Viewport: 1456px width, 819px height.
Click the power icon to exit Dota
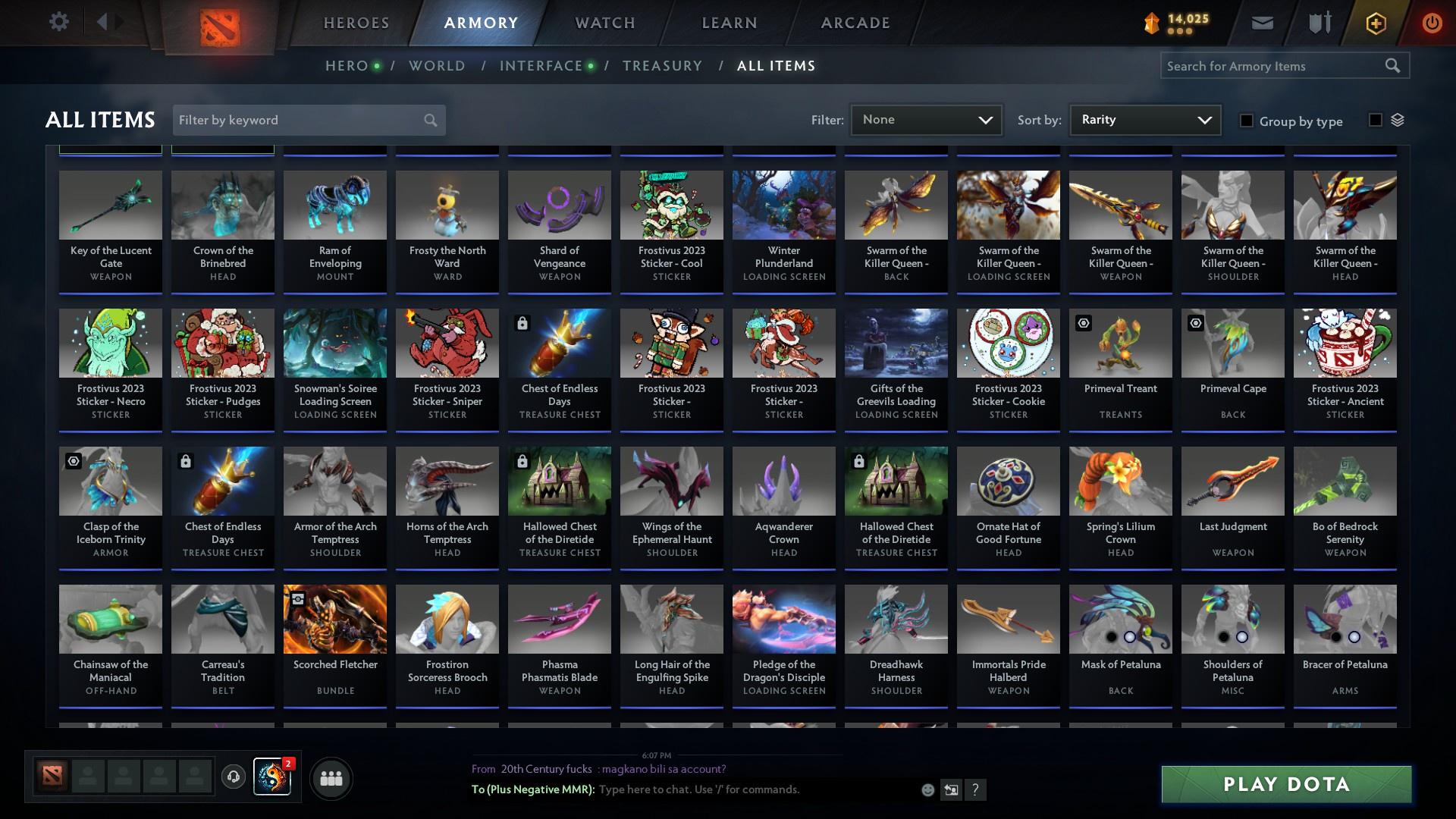tap(1432, 22)
